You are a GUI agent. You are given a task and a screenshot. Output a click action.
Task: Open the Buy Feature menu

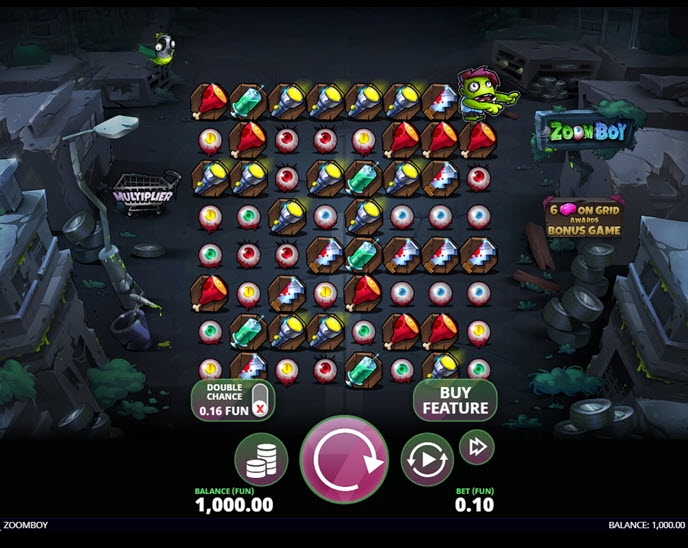455,400
